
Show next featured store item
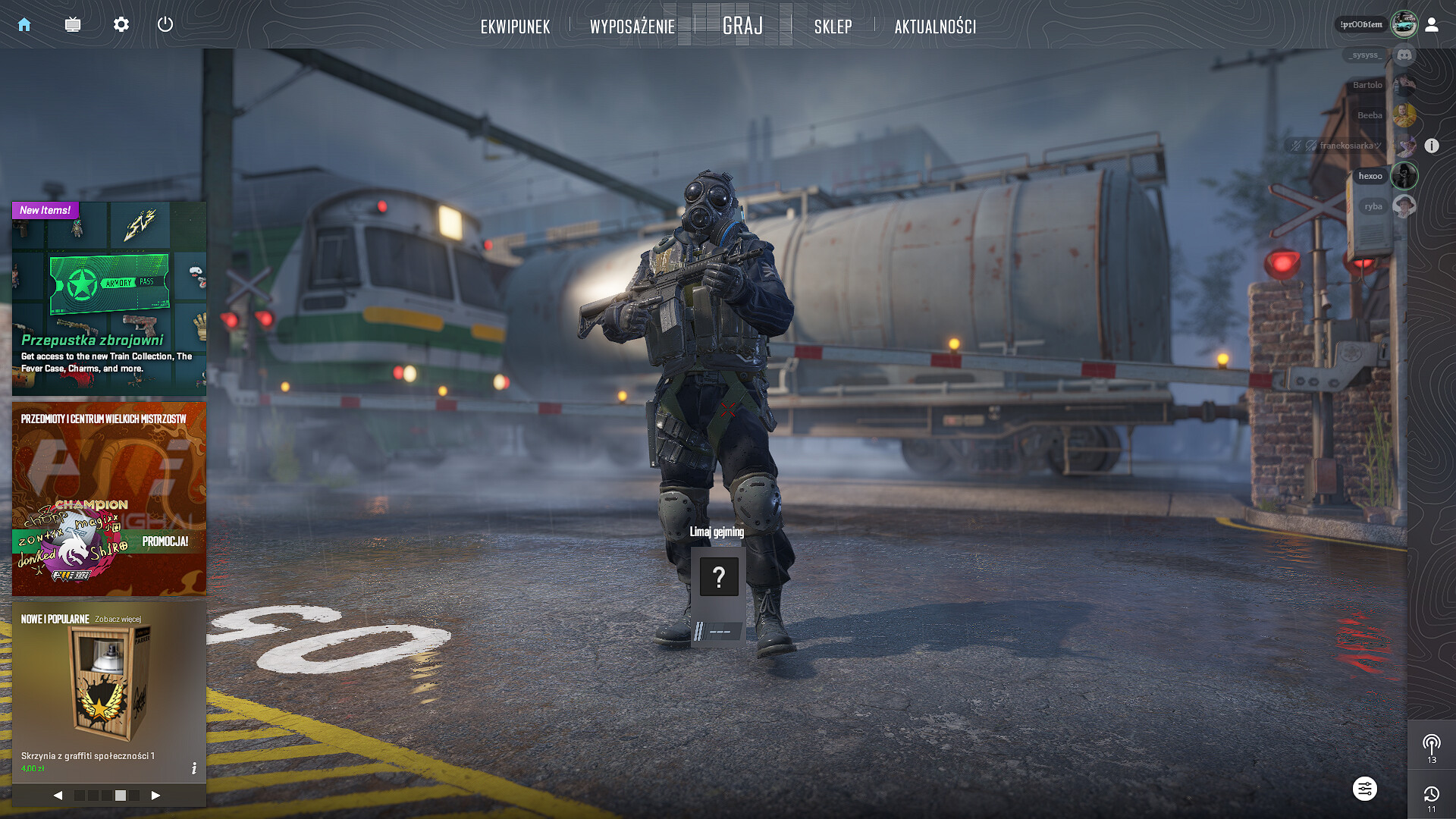coord(155,795)
